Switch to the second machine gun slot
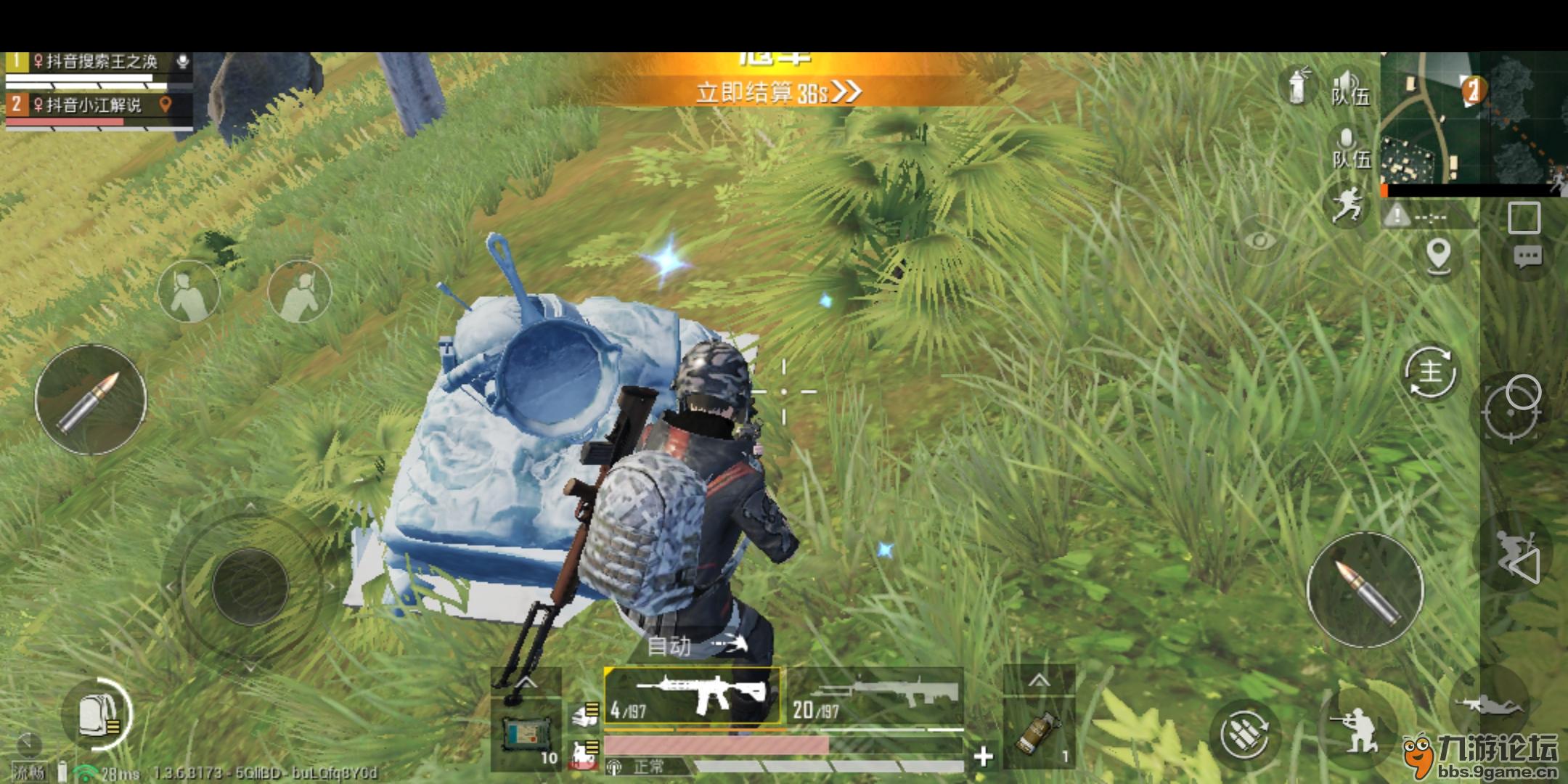Screen dimensions: 1568x784 tap(875, 695)
